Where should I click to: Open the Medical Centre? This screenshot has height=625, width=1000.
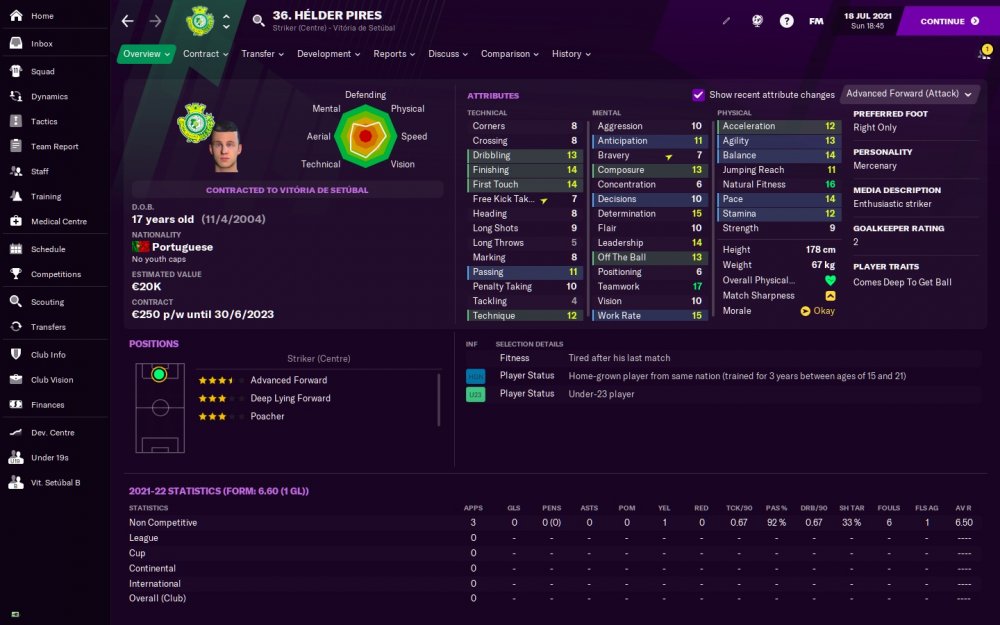[59, 222]
